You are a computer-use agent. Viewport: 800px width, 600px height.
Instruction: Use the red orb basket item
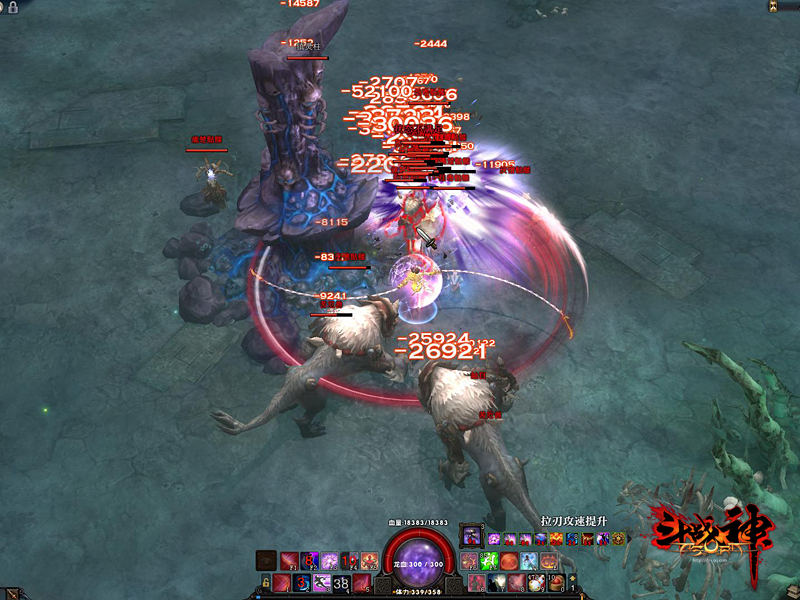558,582
